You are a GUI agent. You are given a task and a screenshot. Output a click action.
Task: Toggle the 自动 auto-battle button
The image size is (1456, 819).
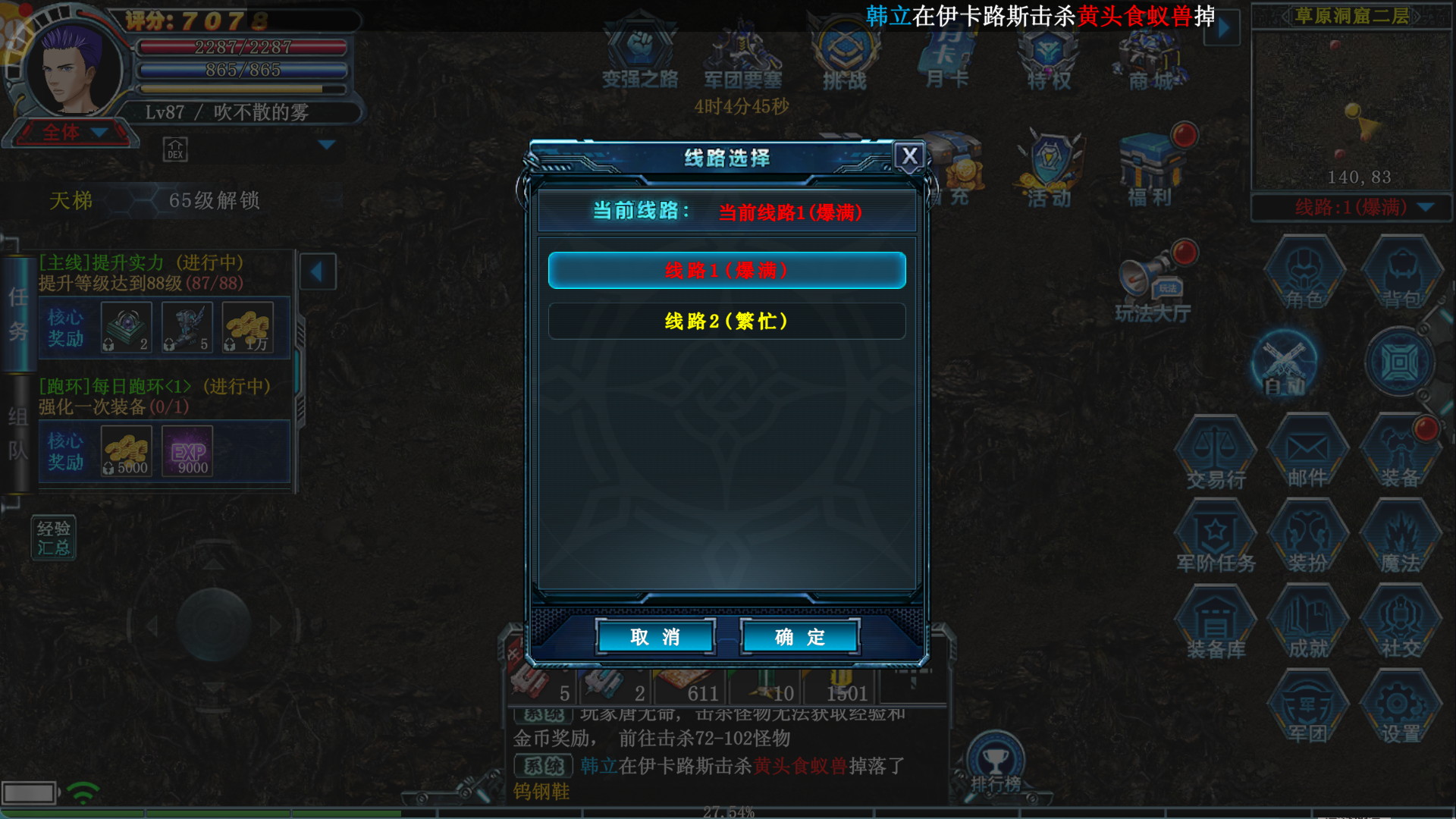(x=1285, y=364)
